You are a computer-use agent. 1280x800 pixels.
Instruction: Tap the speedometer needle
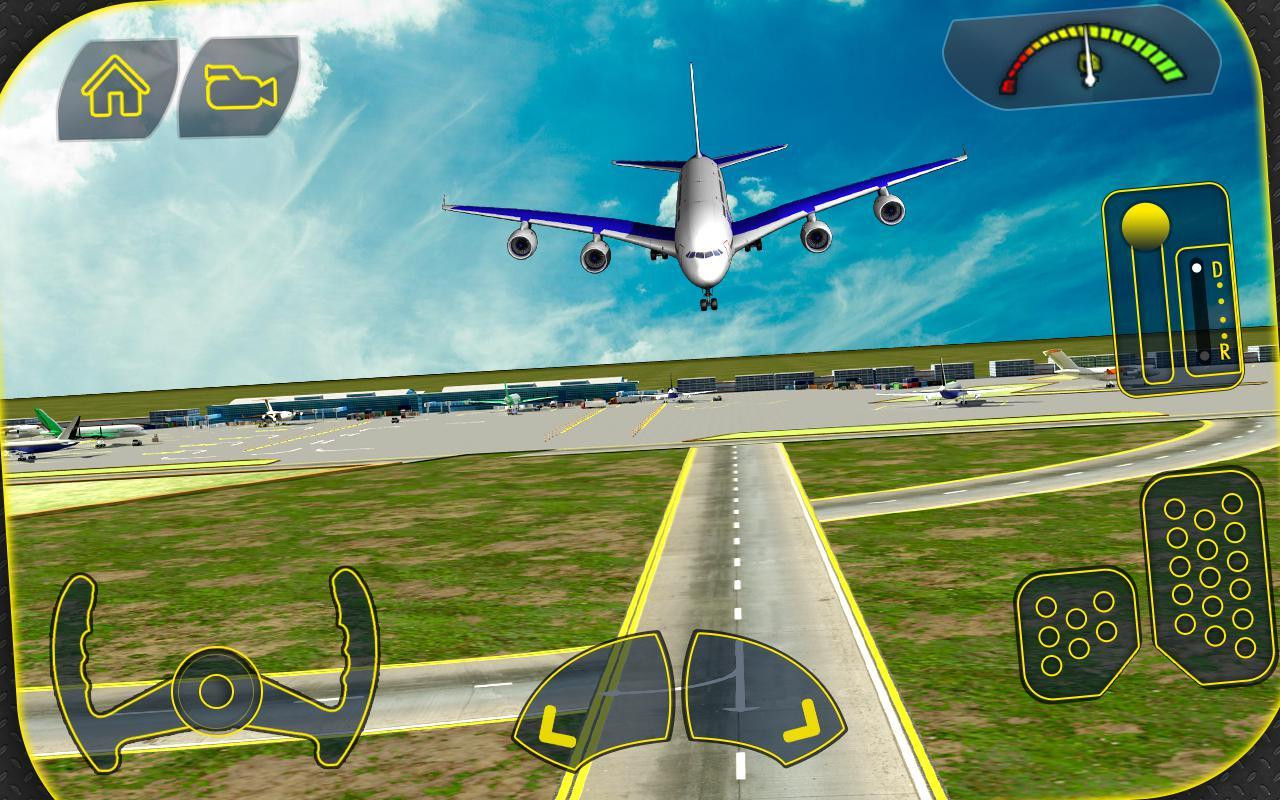(x=1090, y=60)
